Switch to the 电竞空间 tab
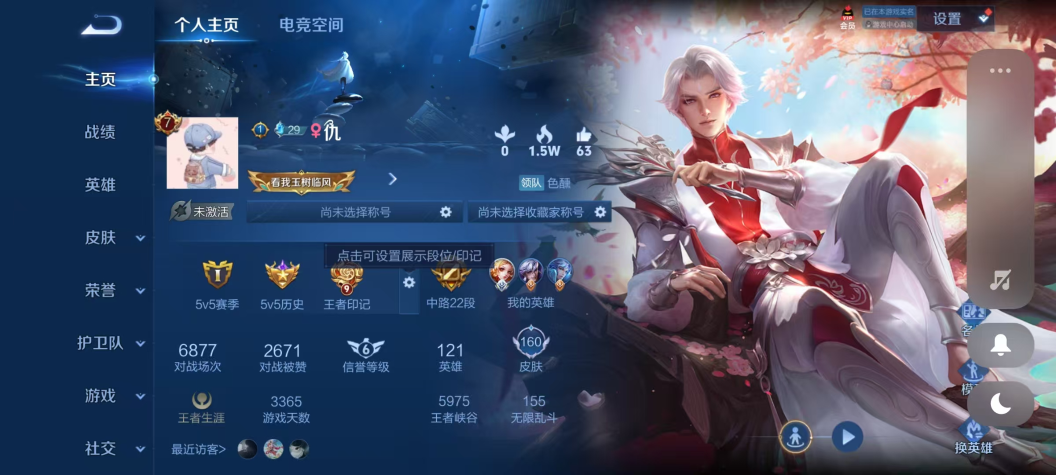 311,25
